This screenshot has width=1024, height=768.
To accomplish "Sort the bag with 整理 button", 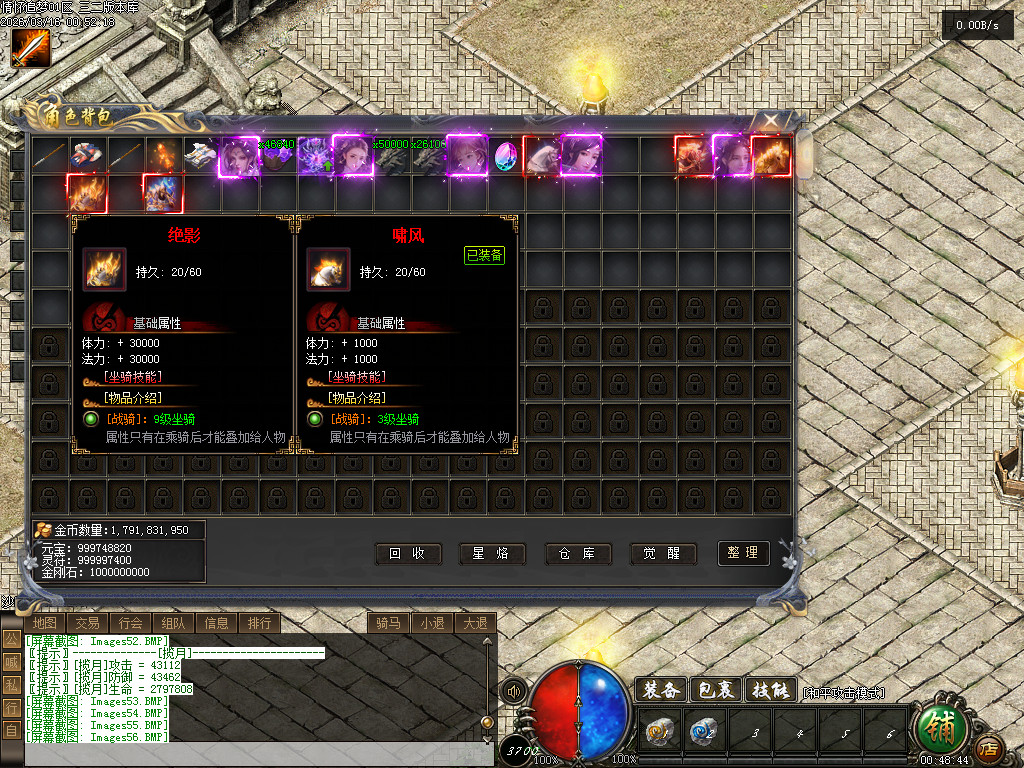I will coord(743,552).
